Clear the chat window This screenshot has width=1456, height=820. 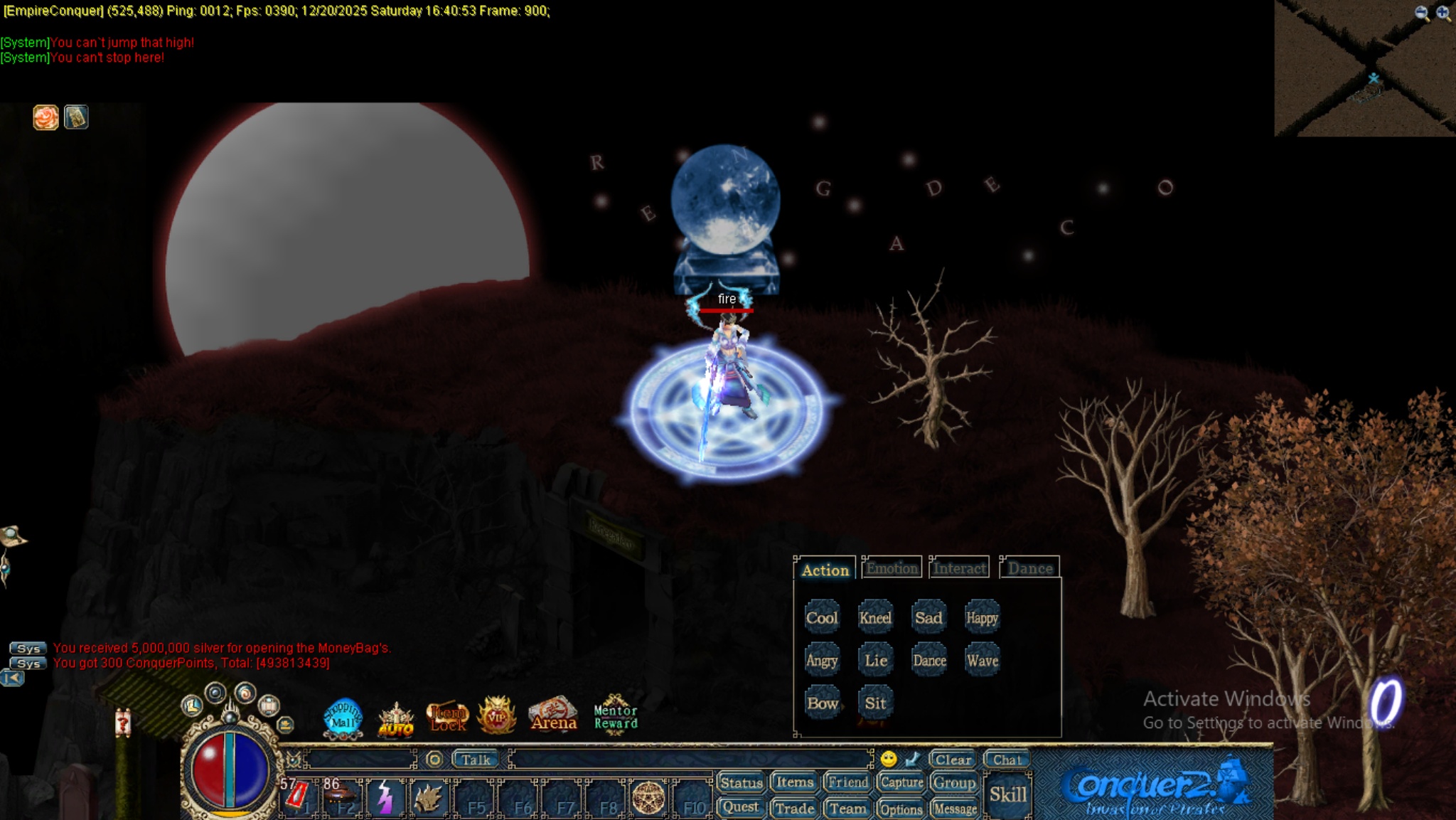953,760
